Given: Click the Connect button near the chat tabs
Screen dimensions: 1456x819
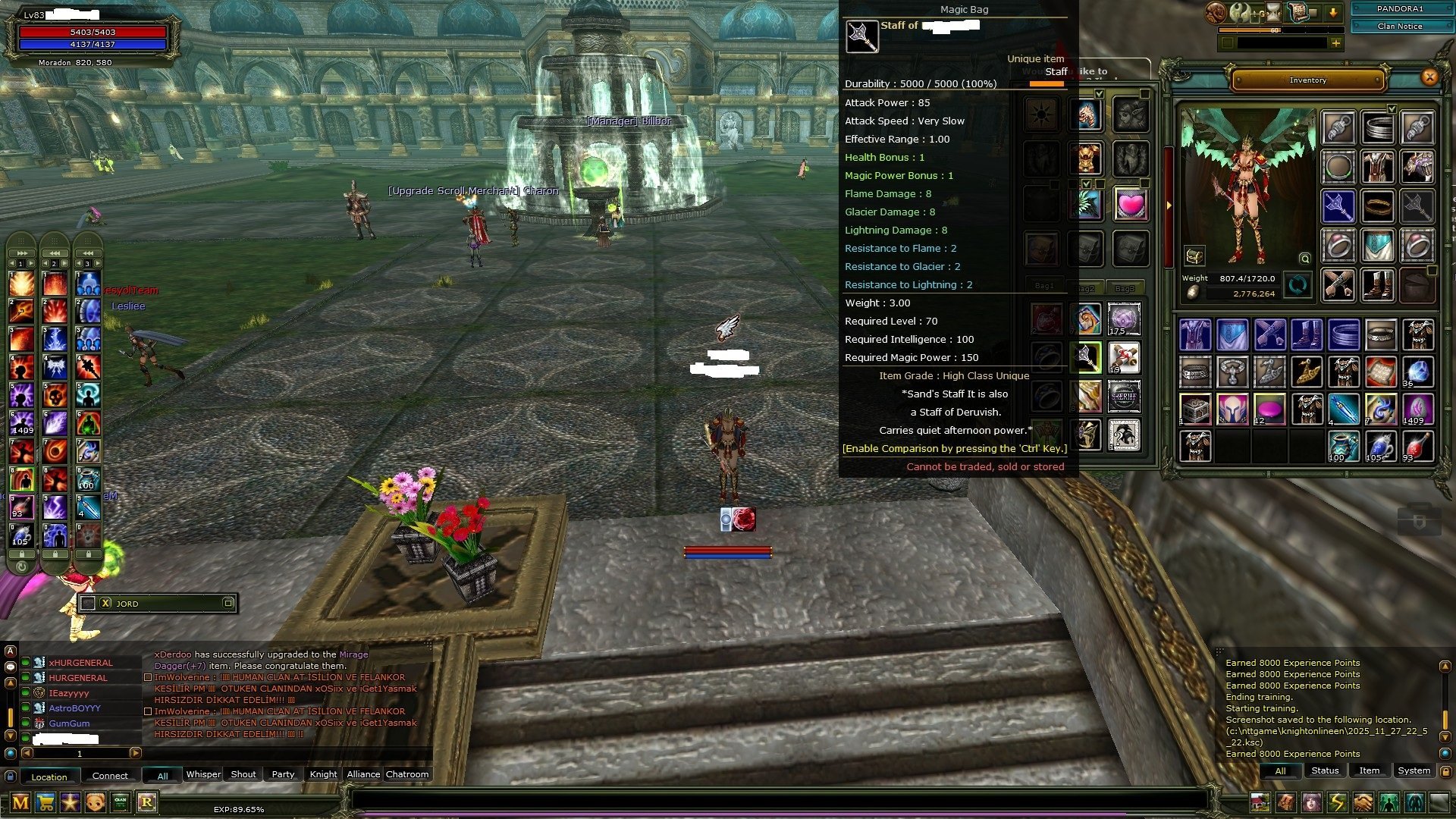Looking at the screenshot, I should [x=110, y=775].
